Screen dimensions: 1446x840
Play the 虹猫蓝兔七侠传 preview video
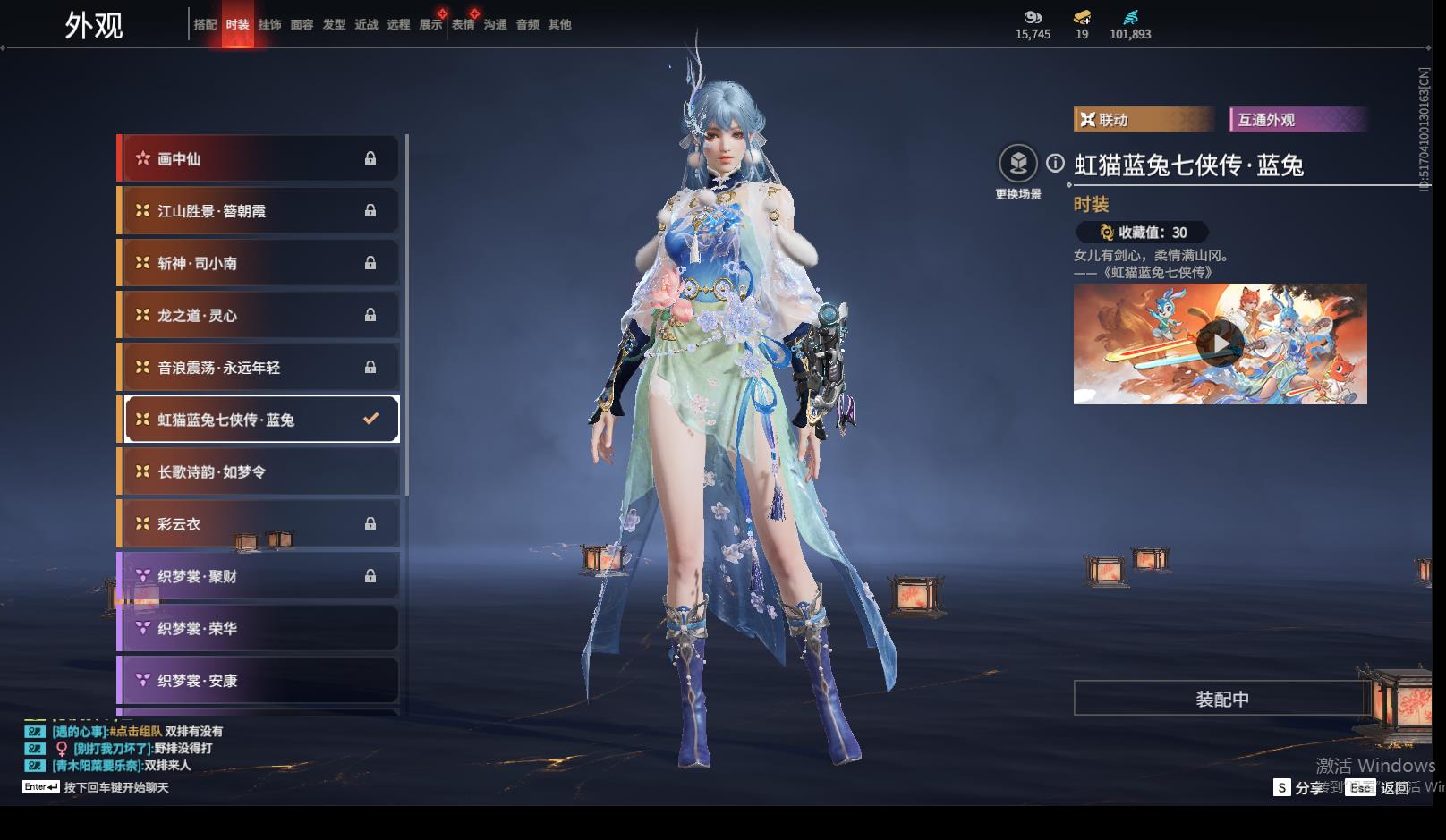coord(1220,344)
